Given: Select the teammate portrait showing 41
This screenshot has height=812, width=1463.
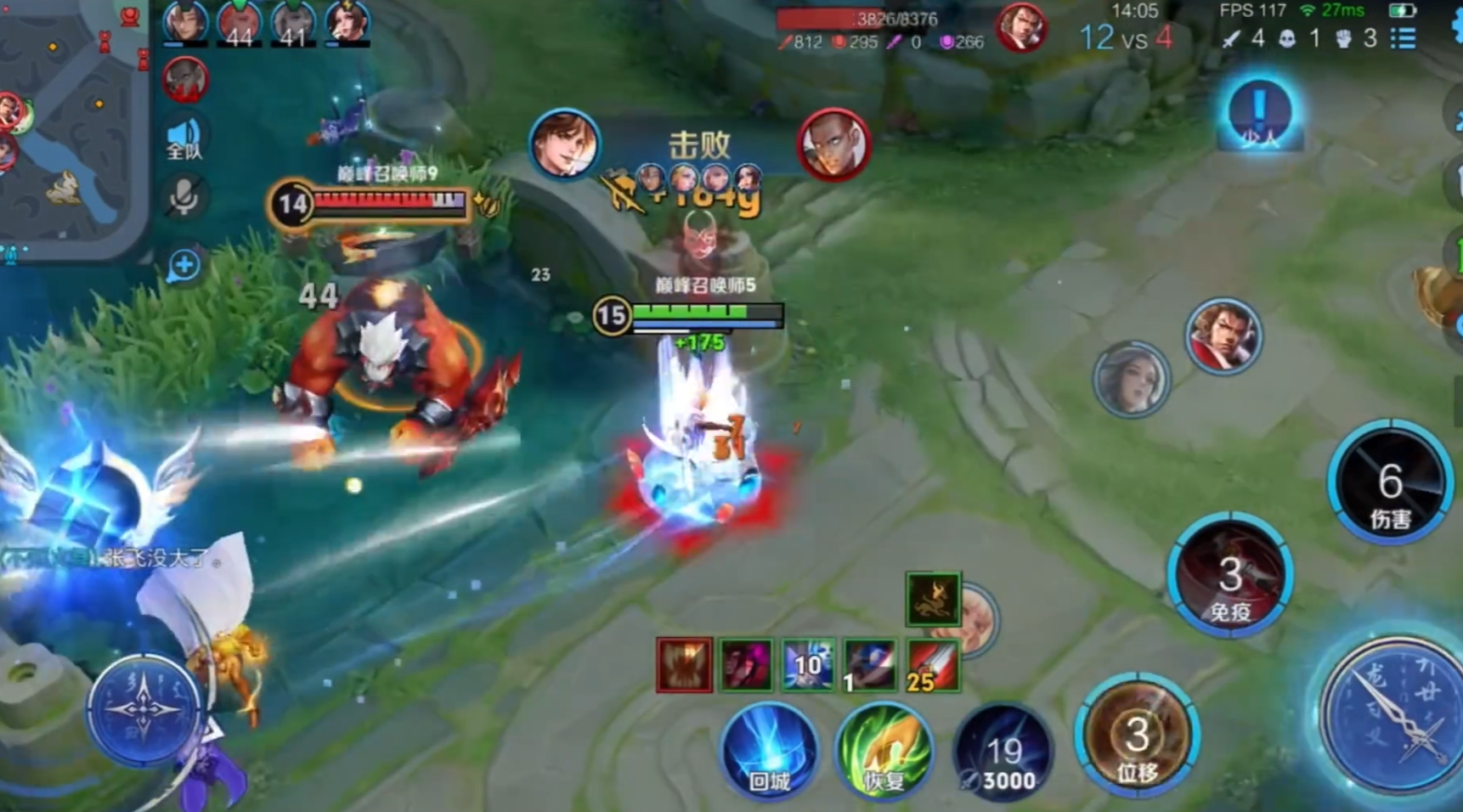Looking at the screenshot, I should [293, 23].
